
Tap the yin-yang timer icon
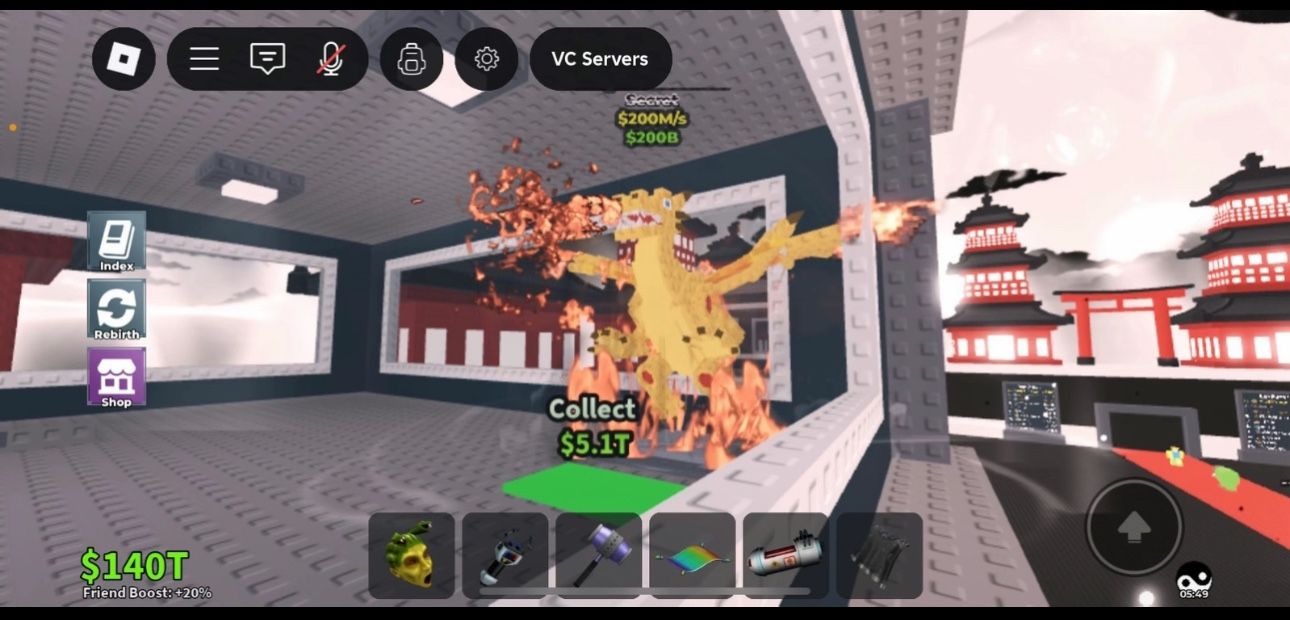1193,577
